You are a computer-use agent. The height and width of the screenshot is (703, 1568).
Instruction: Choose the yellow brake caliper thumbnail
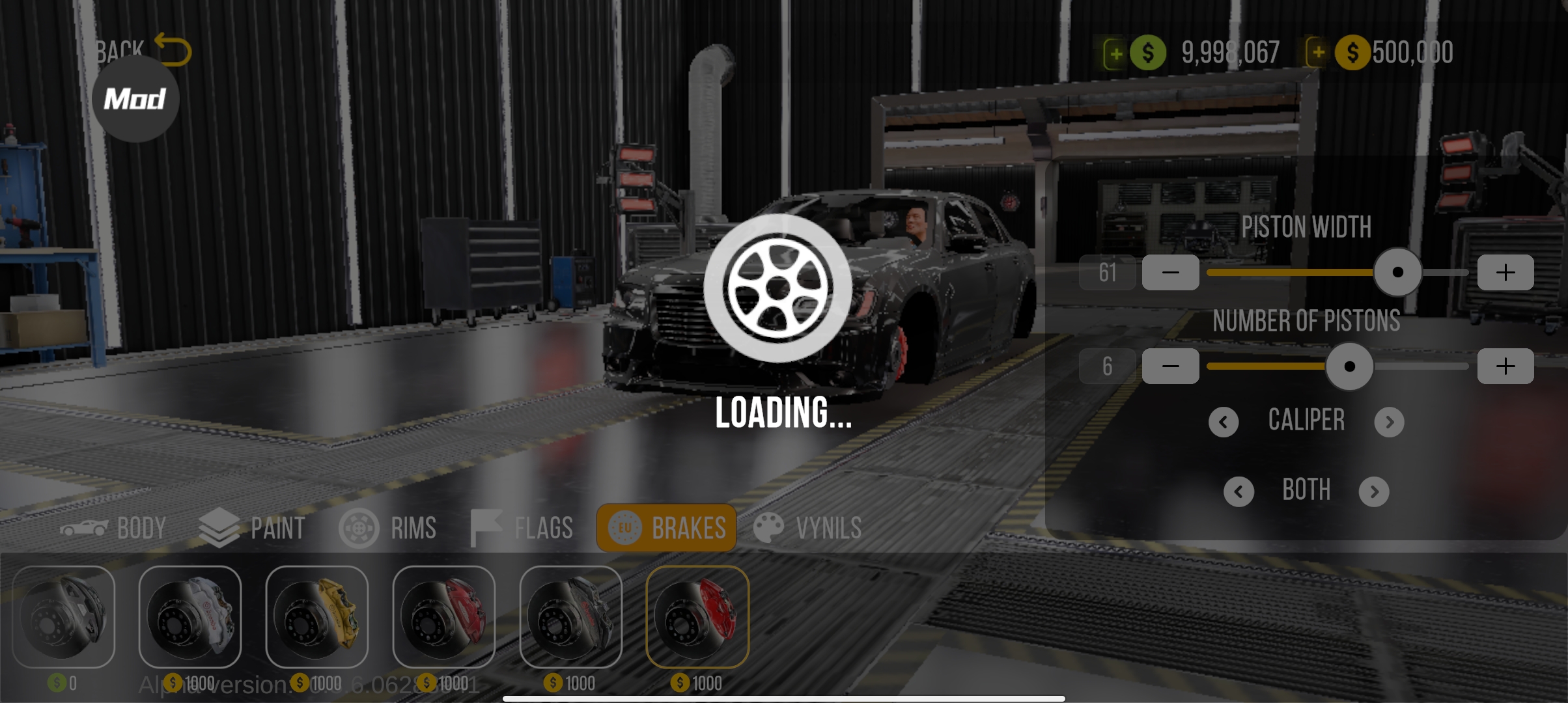[317, 616]
